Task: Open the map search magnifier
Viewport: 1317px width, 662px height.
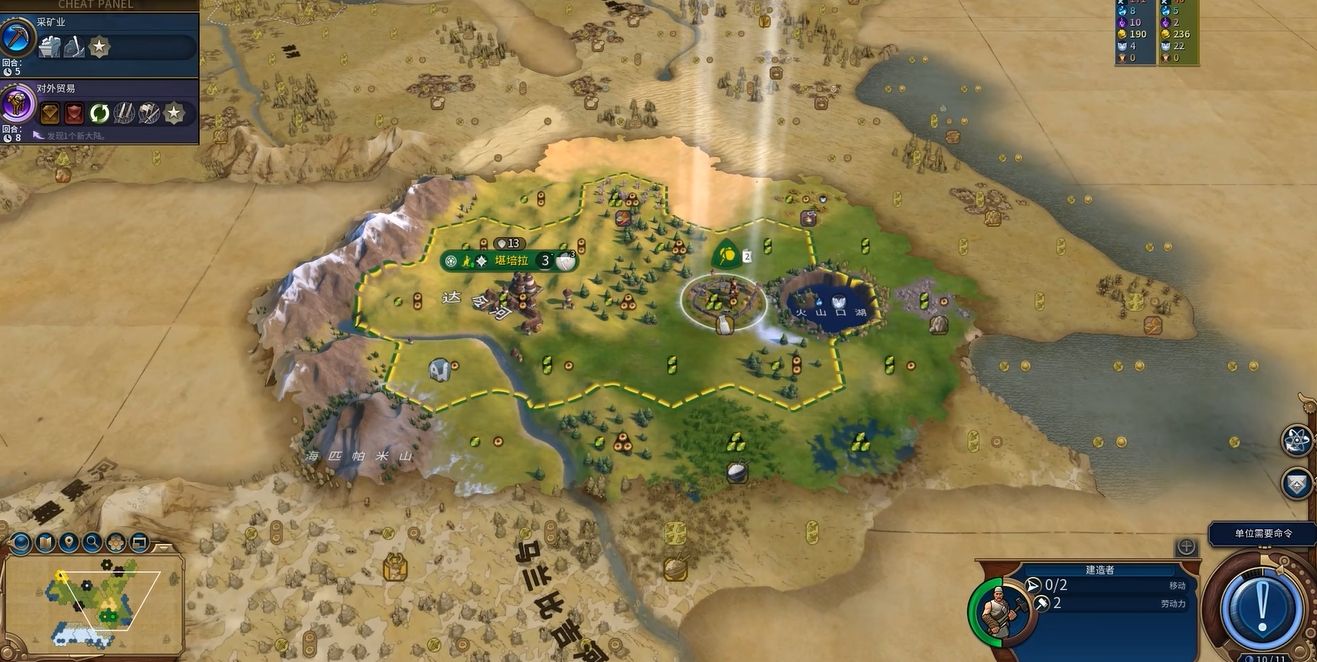Action: point(92,543)
